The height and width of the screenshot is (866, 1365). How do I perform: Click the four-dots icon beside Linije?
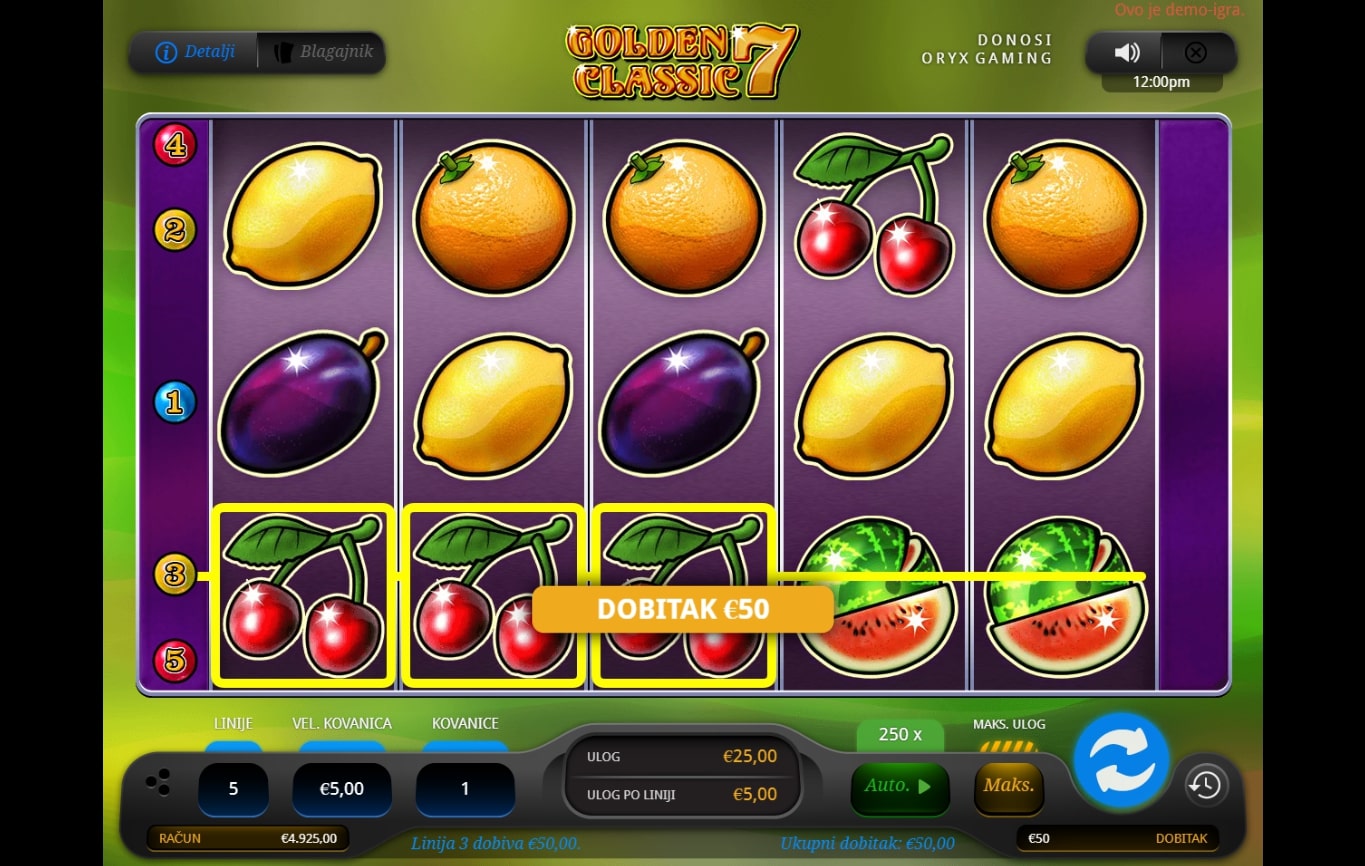coord(158,784)
